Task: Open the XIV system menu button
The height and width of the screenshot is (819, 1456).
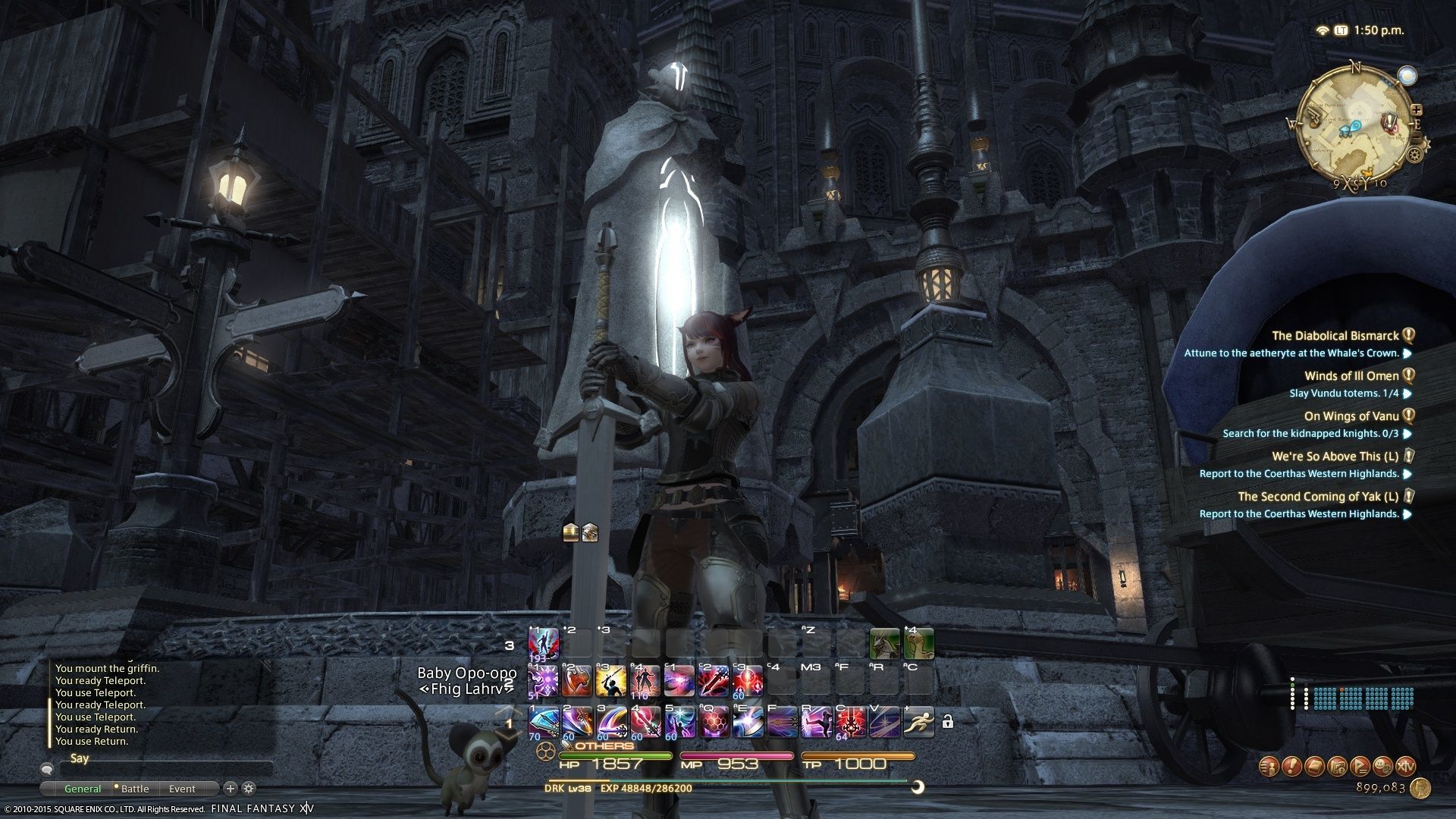Action: pos(1406,766)
